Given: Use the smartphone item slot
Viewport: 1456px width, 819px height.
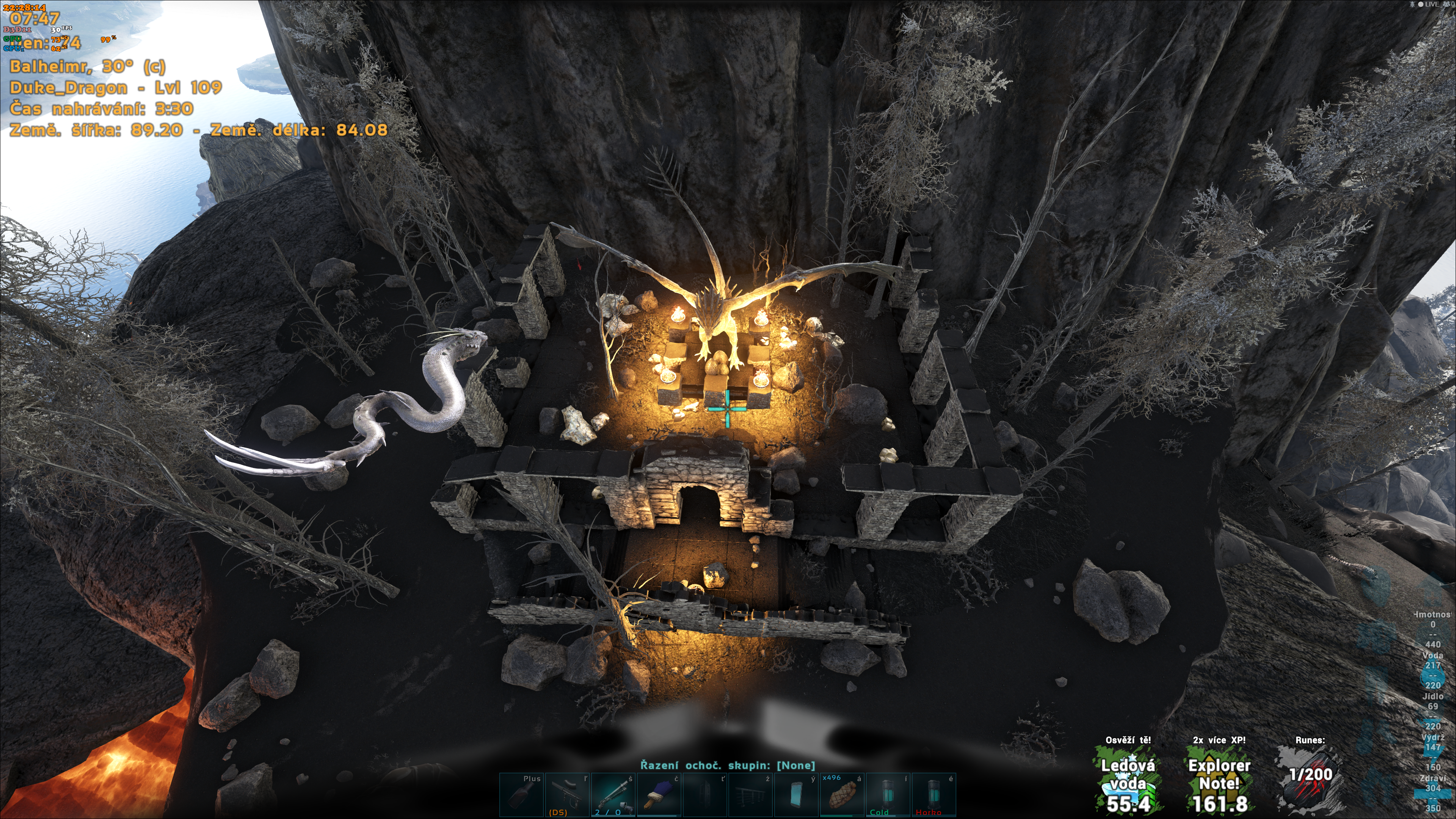Looking at the screenshot, I should click(796, 795).
